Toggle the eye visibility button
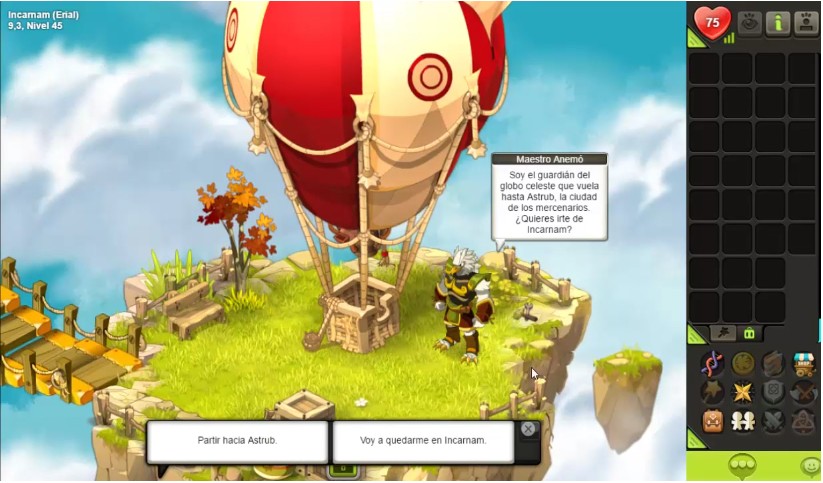This screenshot has width=823, height=483. coord(749,23)
